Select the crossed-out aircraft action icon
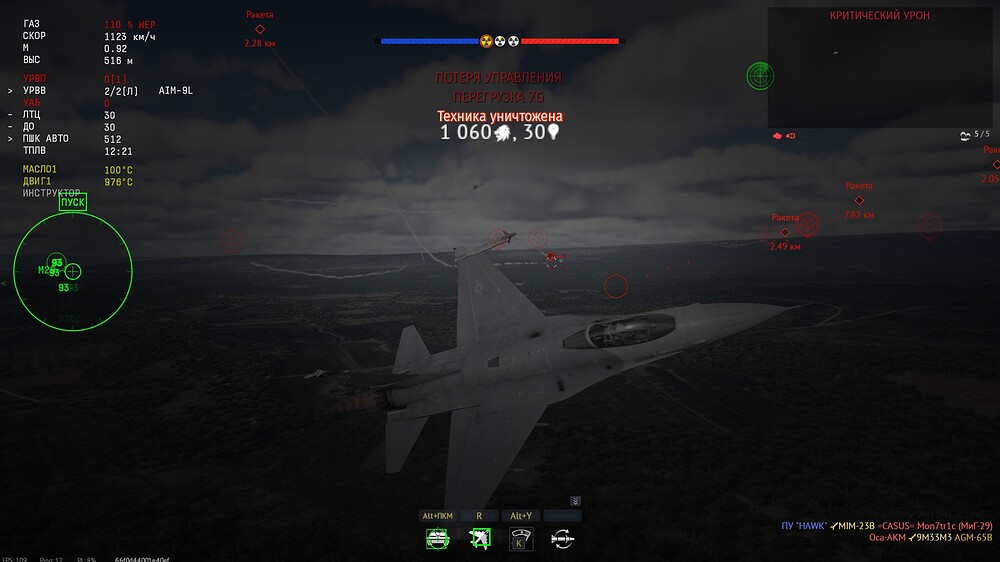Viewport: 1000px width, 562px height. 480,539
